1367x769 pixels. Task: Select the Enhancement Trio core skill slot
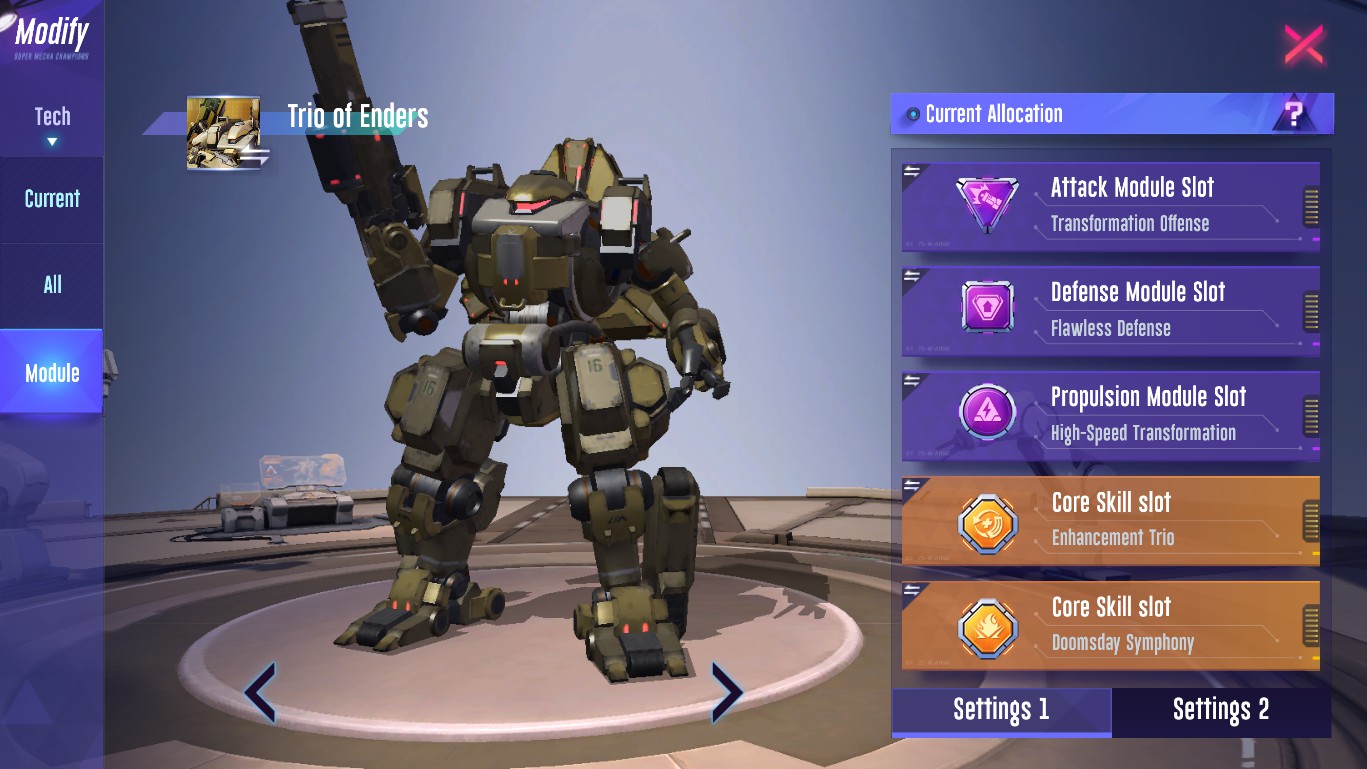click(1110, 519)
